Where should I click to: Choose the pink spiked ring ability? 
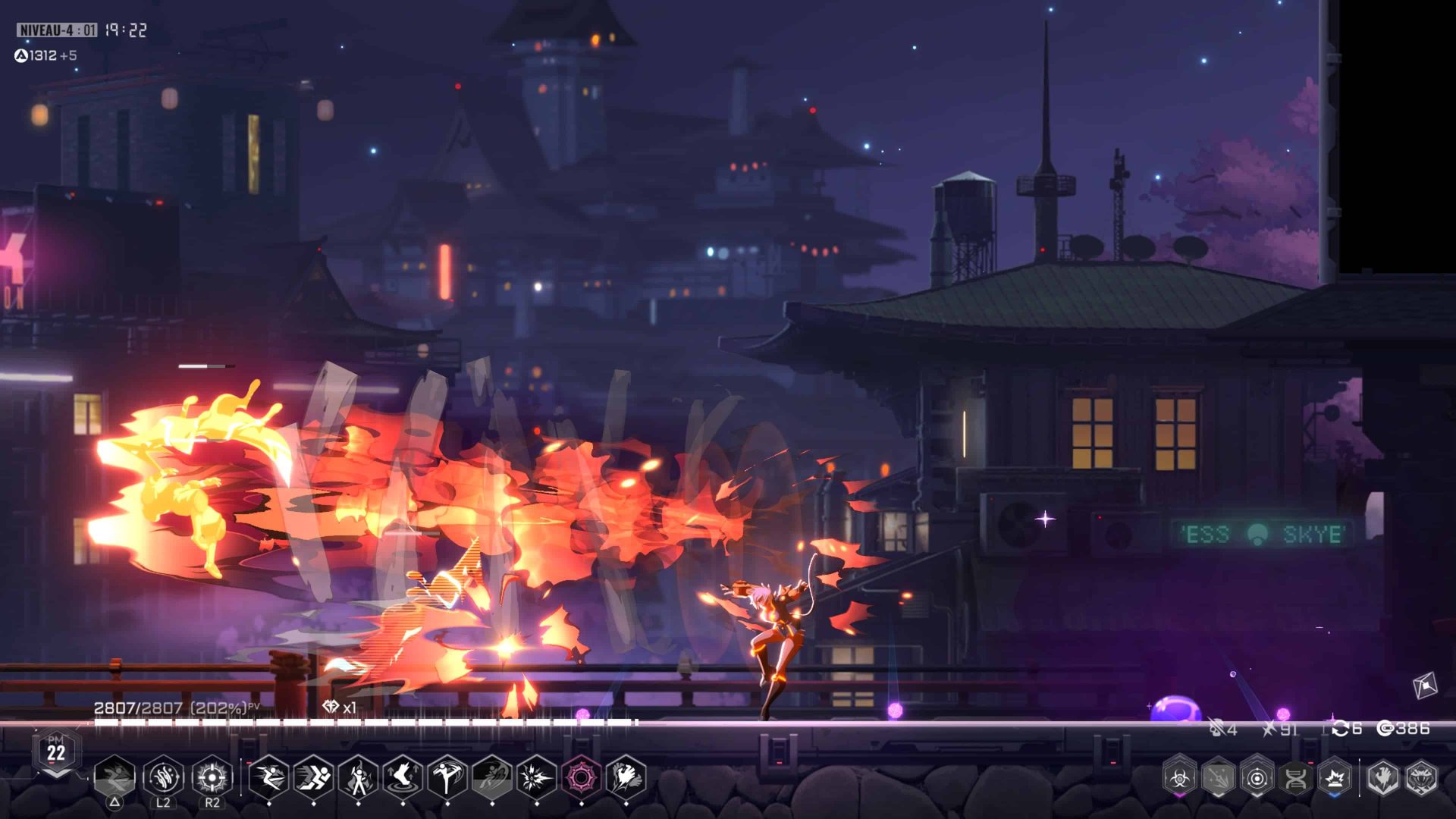coord(582,777)
